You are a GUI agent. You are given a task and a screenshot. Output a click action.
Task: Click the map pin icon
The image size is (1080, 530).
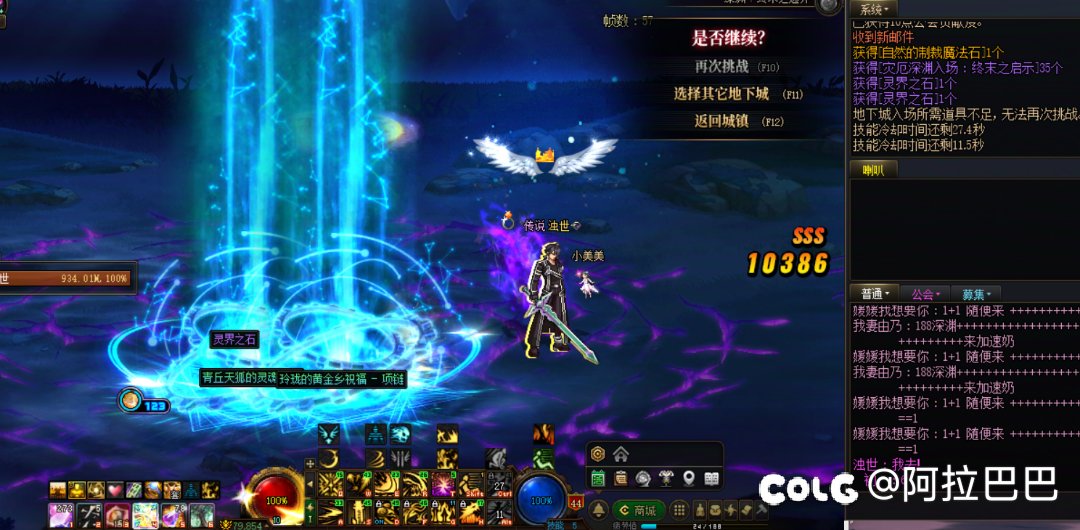click(x=689, y=478)
